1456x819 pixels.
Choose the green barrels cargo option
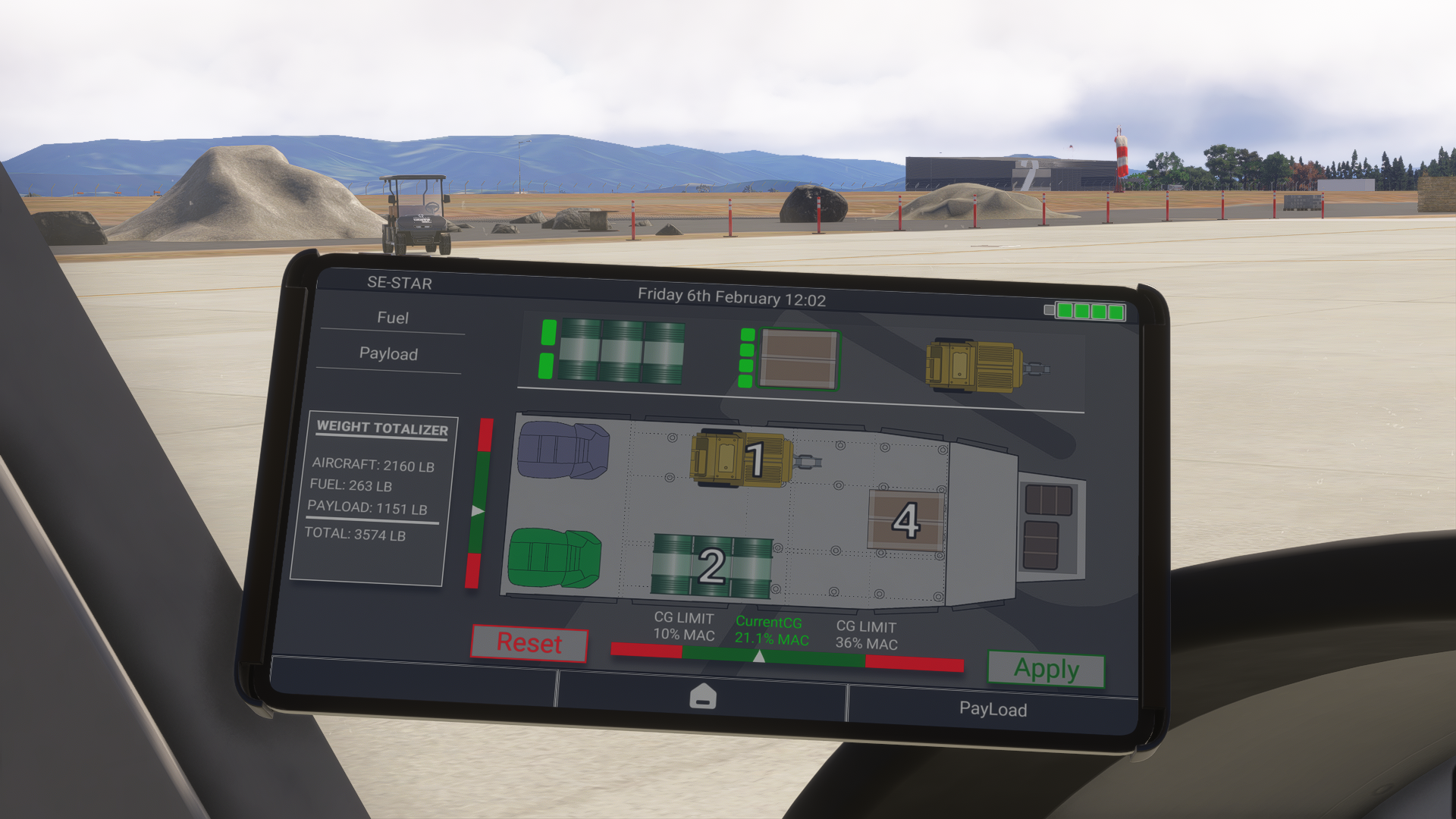[x=620, y=351]
